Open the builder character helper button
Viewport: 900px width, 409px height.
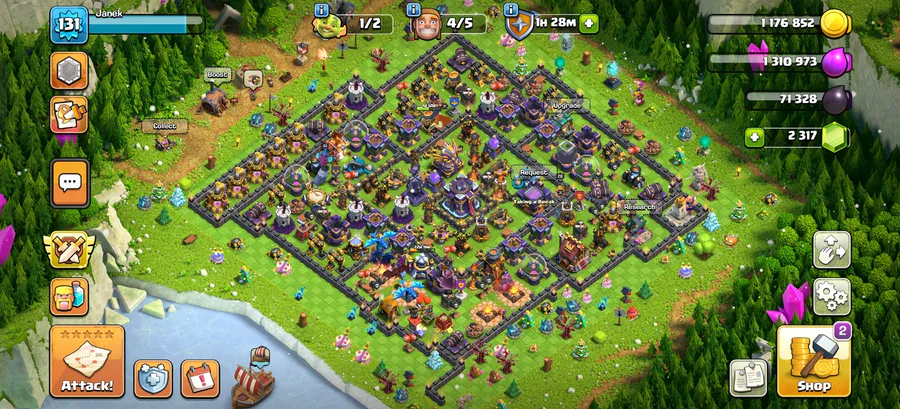pyautogui.click(x=69, y=297)
